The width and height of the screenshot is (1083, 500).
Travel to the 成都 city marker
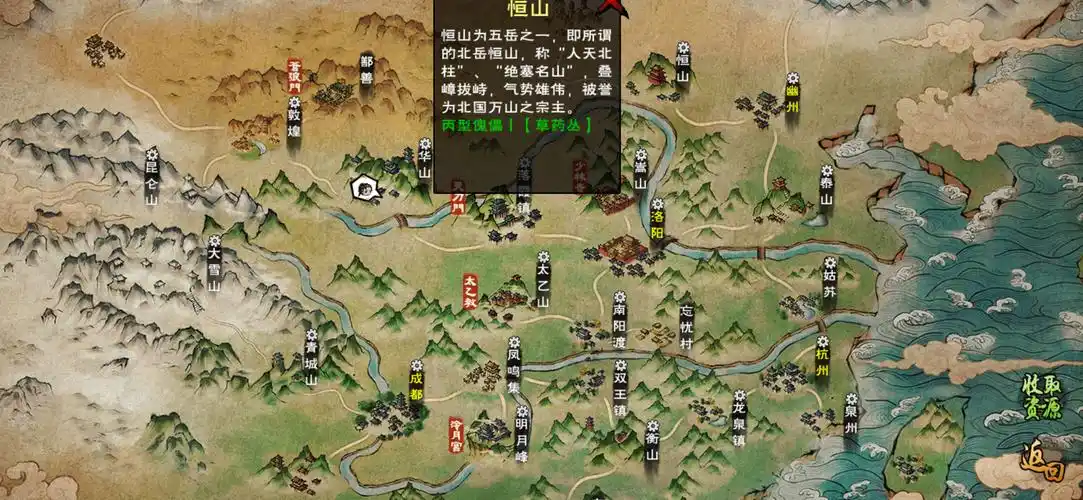click(416, 381)
